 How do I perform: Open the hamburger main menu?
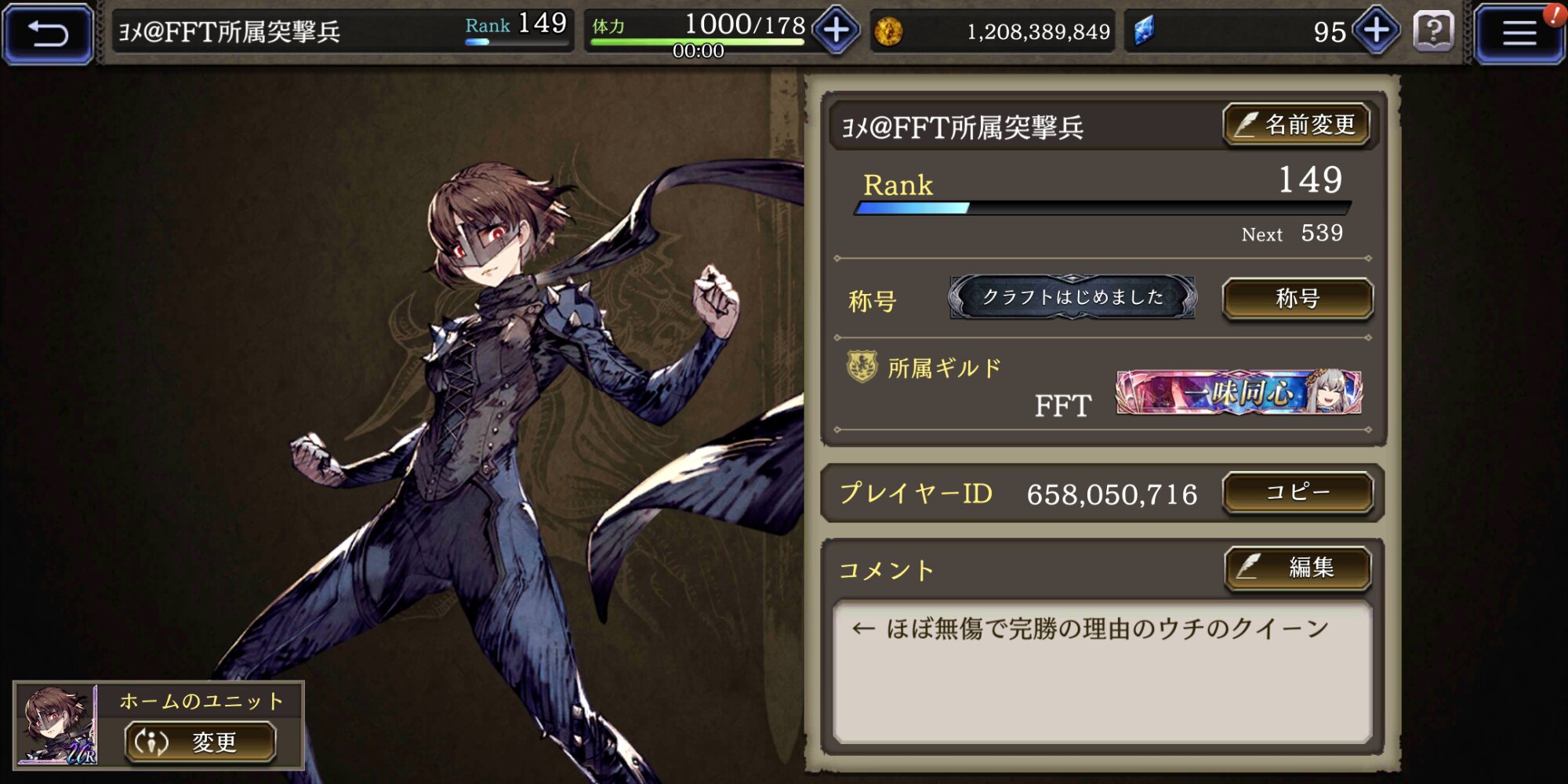(1518, 33)
